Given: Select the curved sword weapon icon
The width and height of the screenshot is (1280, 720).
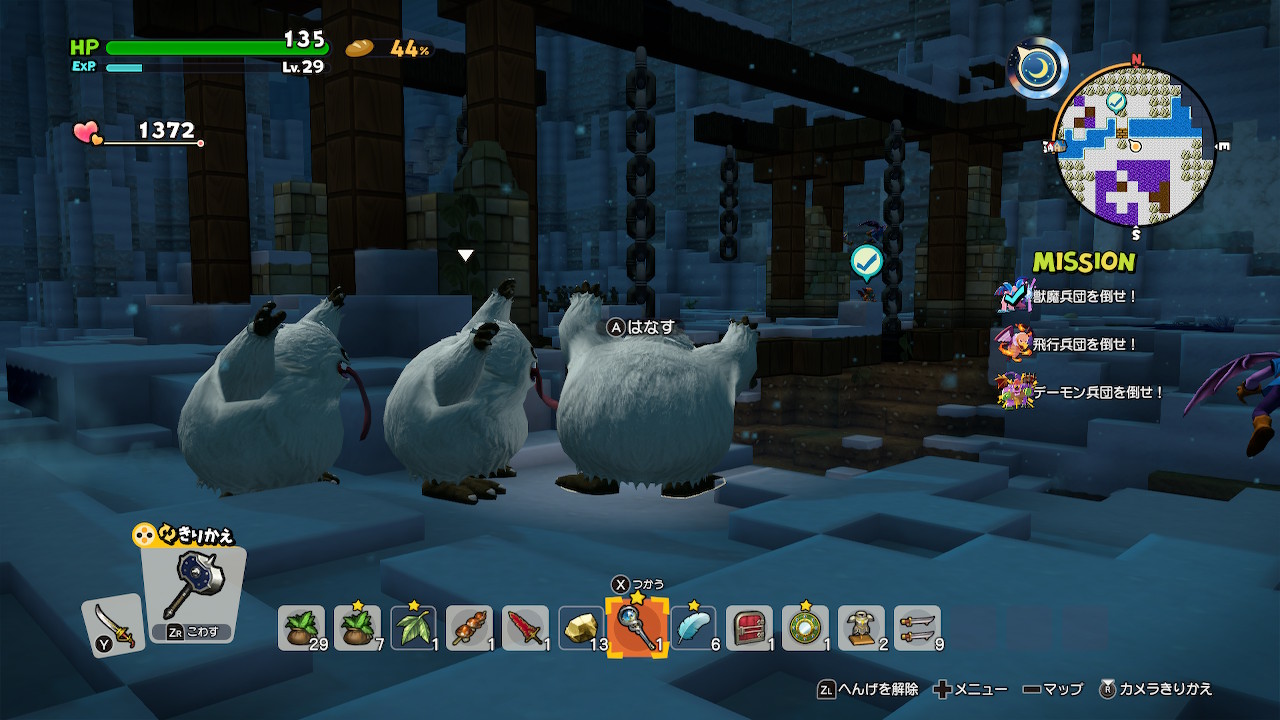Looking at the screenshot, I should click(x=113, y=625).
